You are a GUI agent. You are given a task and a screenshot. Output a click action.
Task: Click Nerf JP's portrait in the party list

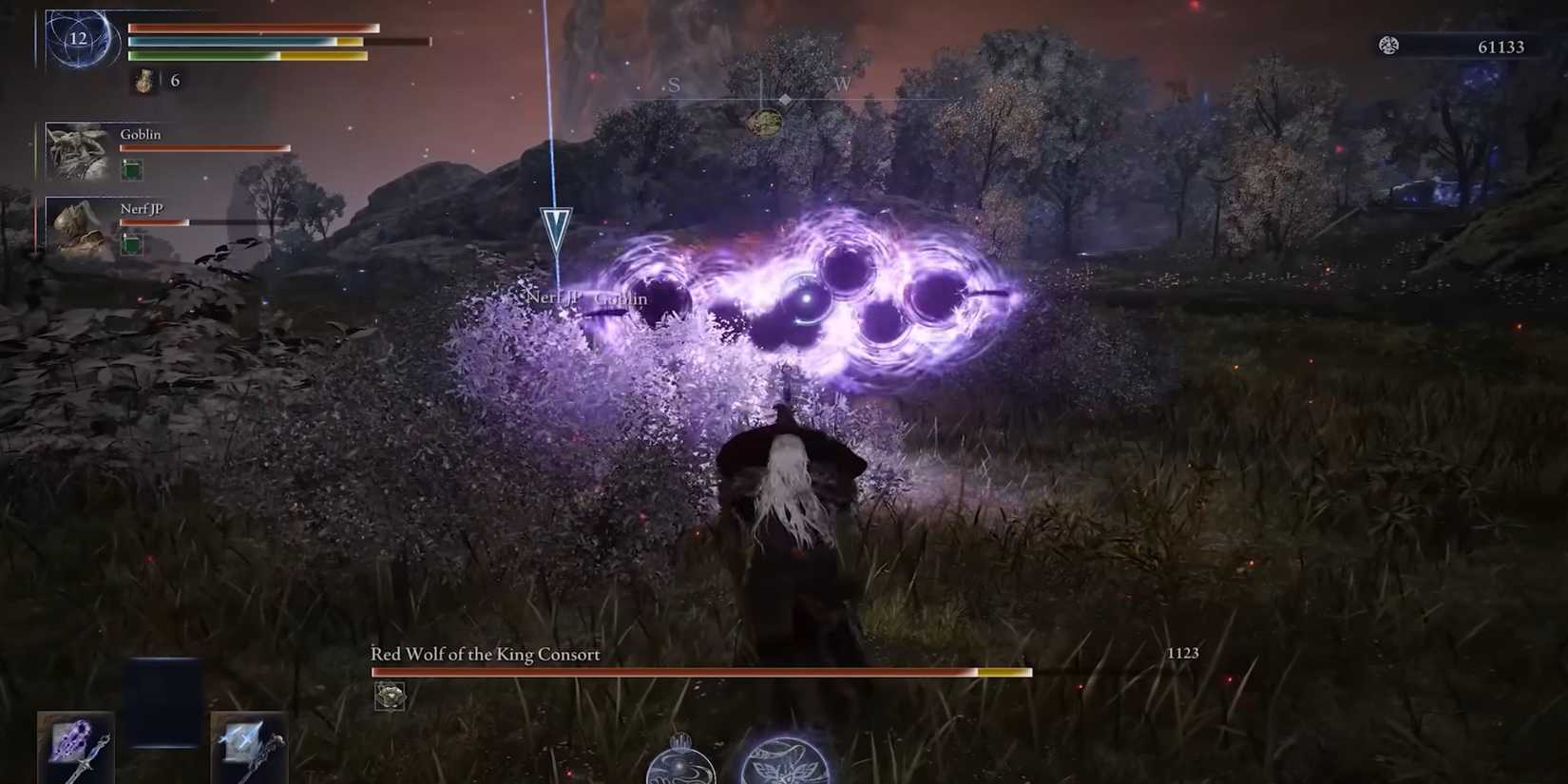76,228
